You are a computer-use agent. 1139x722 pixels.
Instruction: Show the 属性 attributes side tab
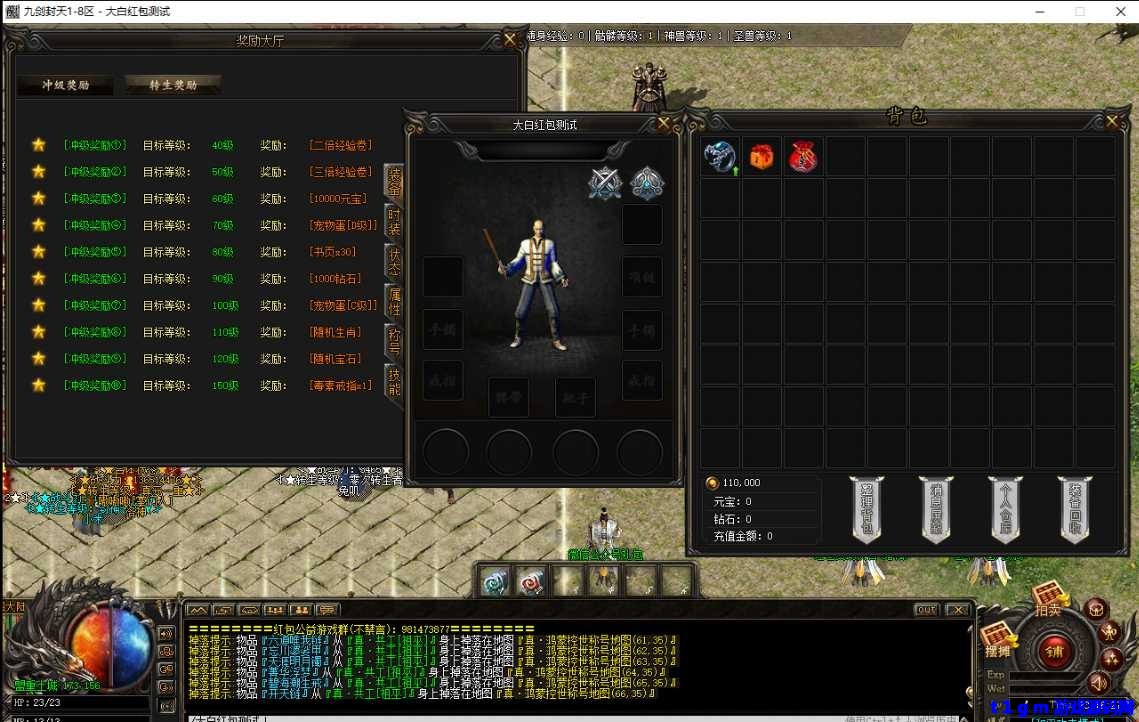click(x=394, y=301)
